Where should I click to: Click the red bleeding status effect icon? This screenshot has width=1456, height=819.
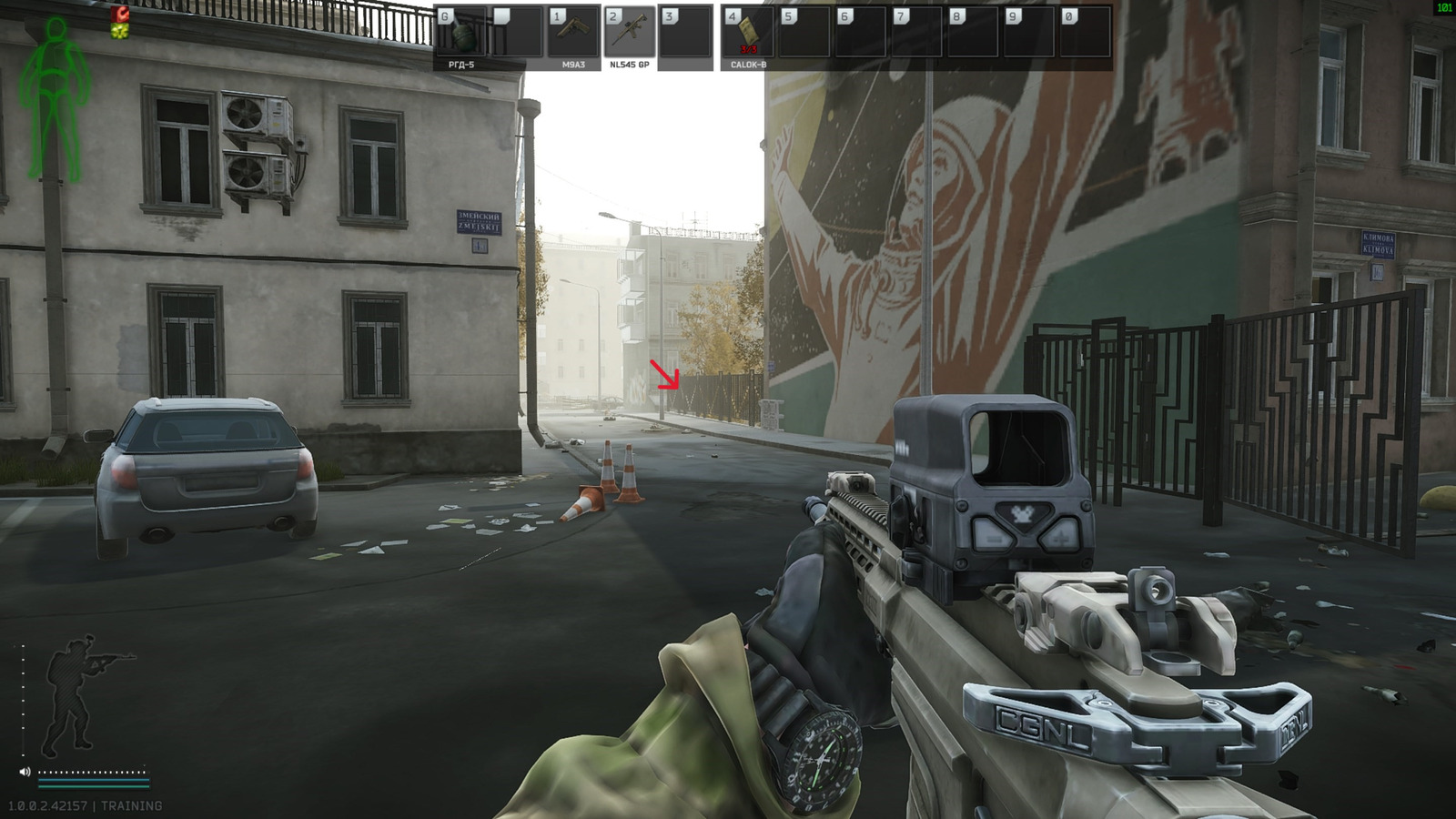click(119, 14)
